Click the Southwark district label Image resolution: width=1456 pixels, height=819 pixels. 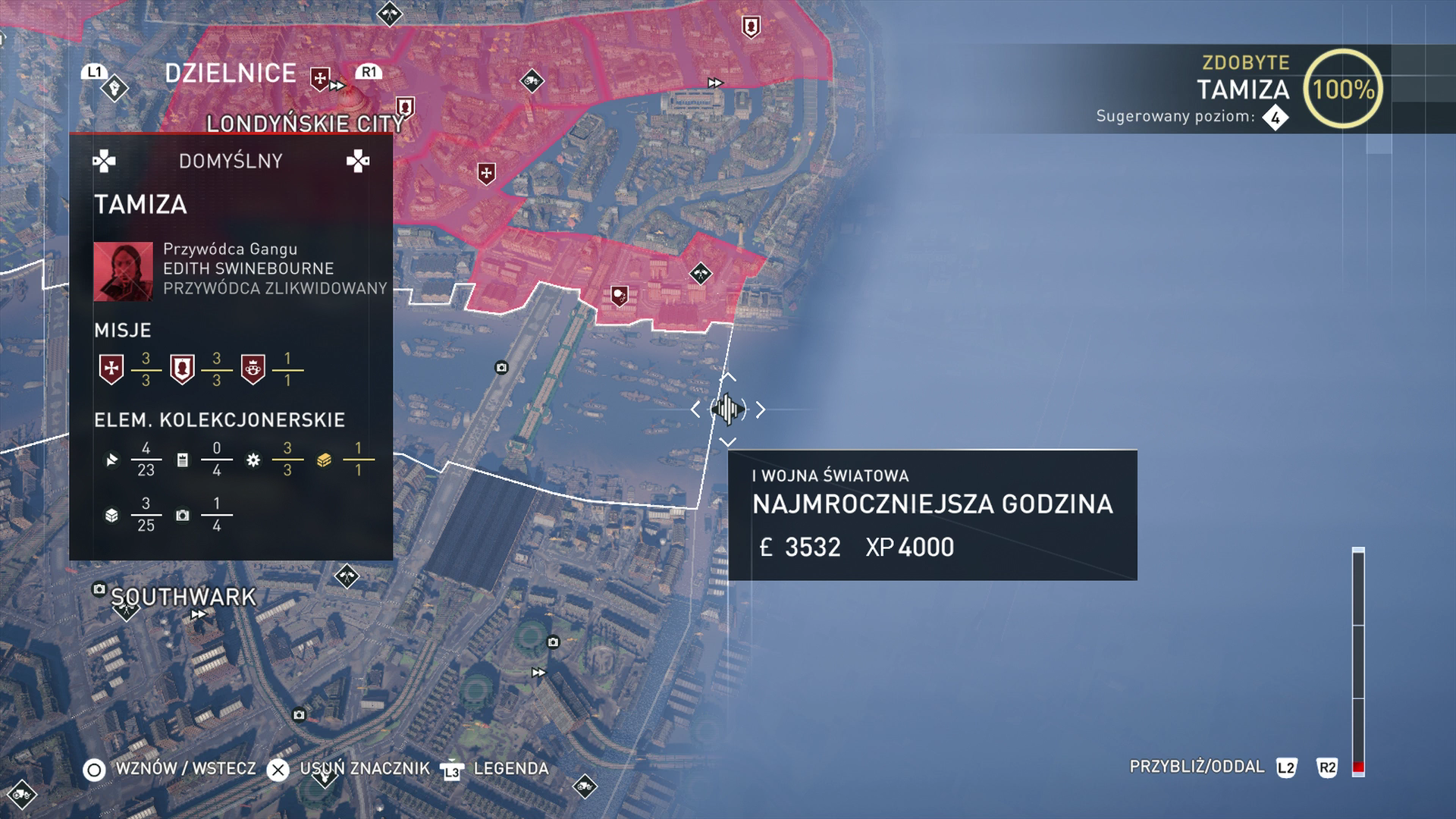coord(184,597)
